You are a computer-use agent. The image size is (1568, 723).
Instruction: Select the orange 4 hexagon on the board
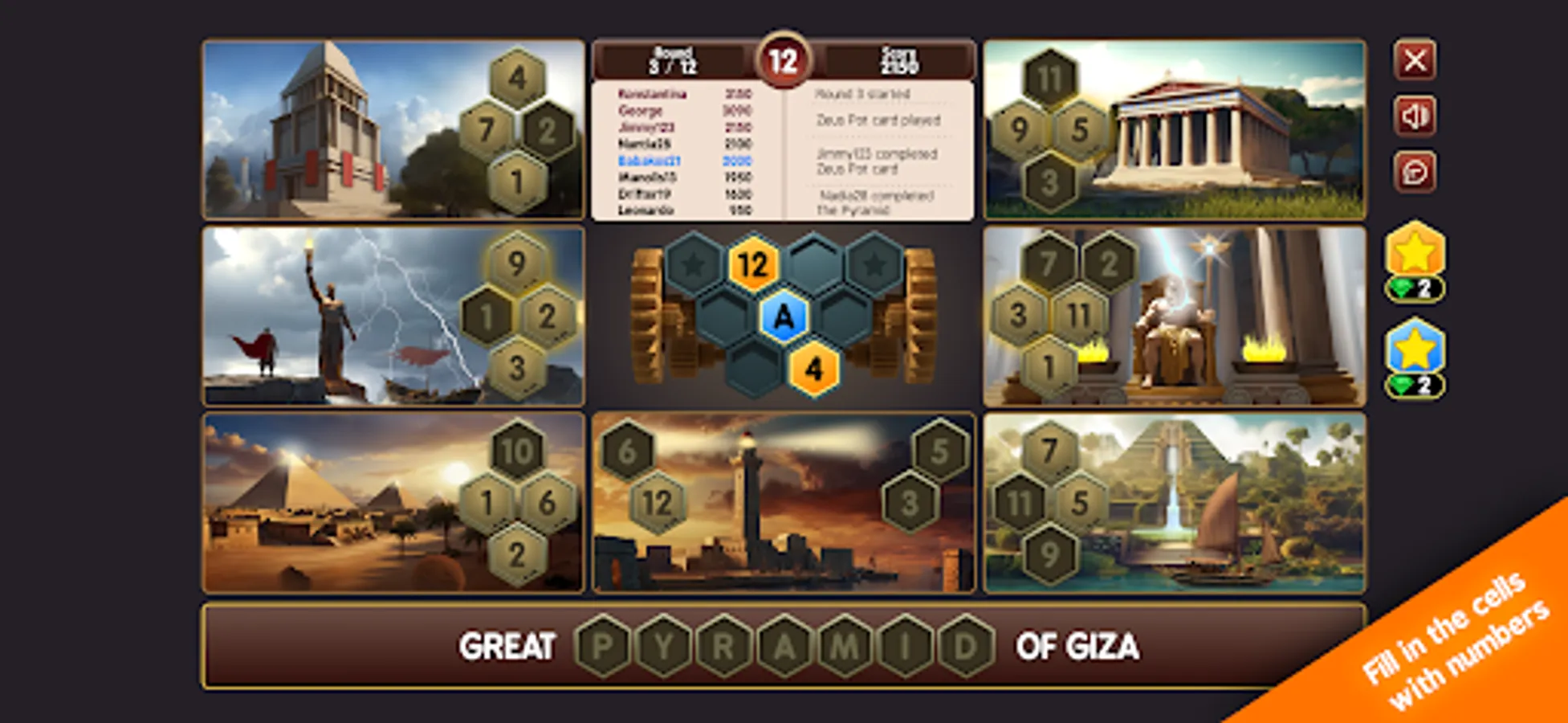point(813,370)
